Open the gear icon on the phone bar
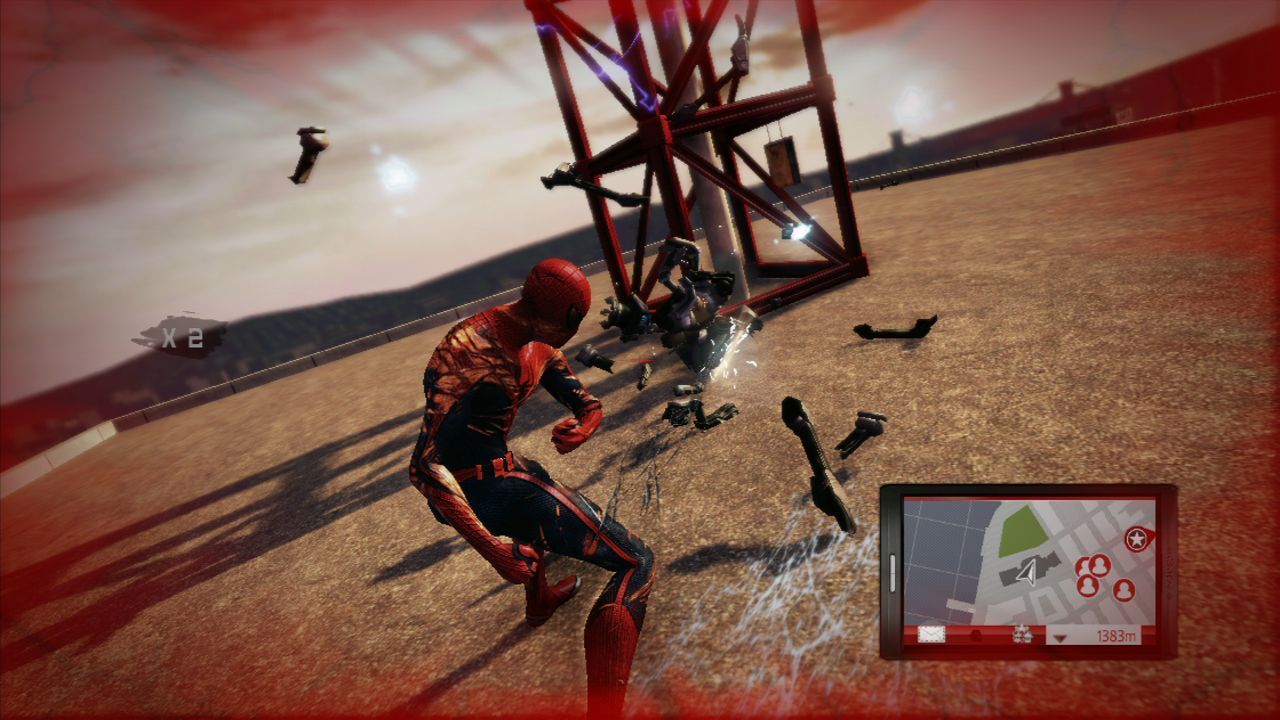 [1021, 634]
